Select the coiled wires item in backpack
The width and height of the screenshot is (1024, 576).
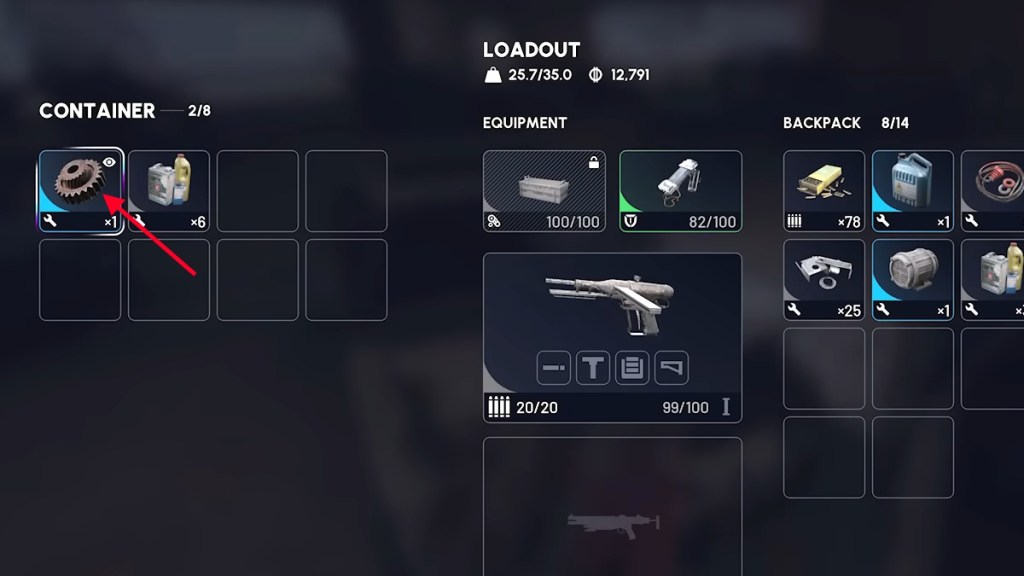point(993,191)
